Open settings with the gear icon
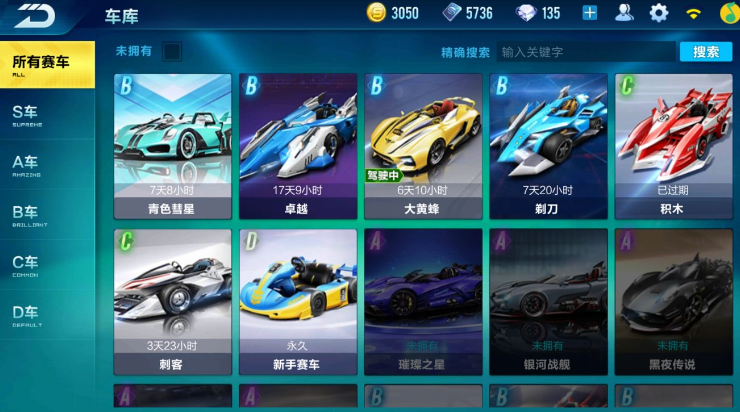This screenshot has height=412, width=740. (658, 13)
